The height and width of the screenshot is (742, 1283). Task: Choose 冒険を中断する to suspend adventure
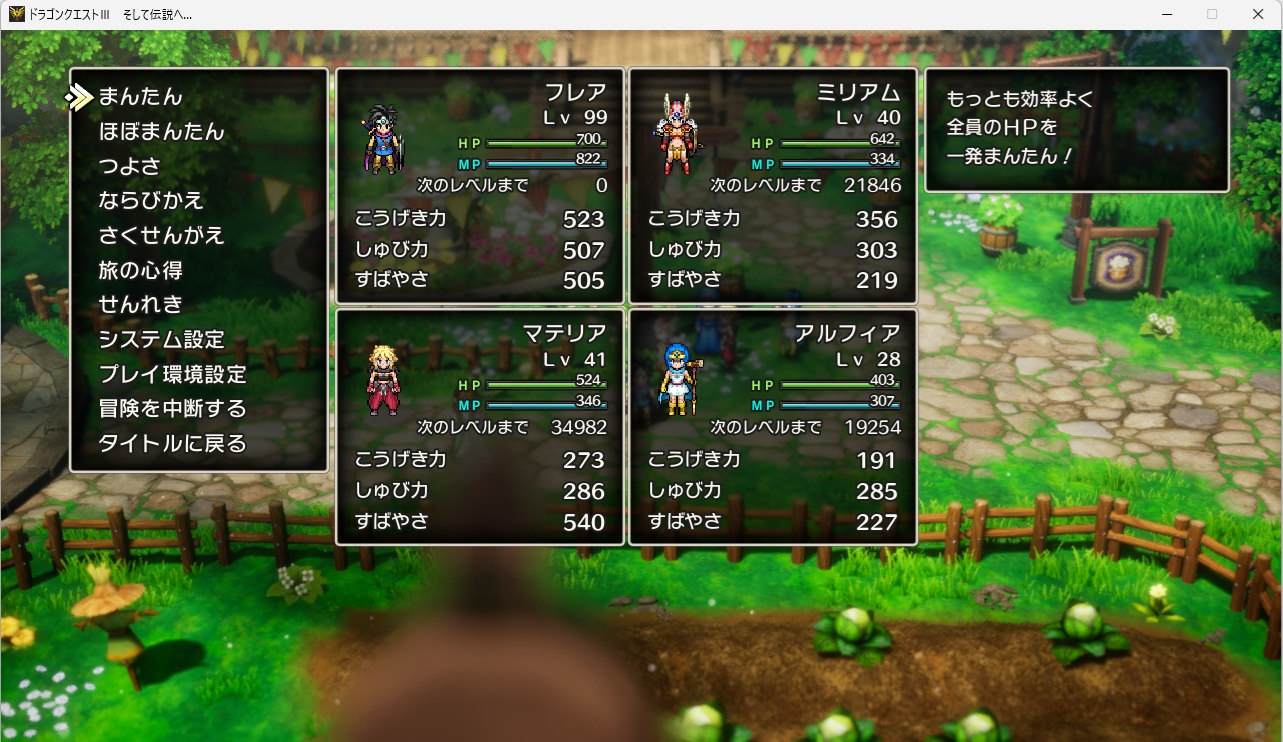tap(172, 409)
